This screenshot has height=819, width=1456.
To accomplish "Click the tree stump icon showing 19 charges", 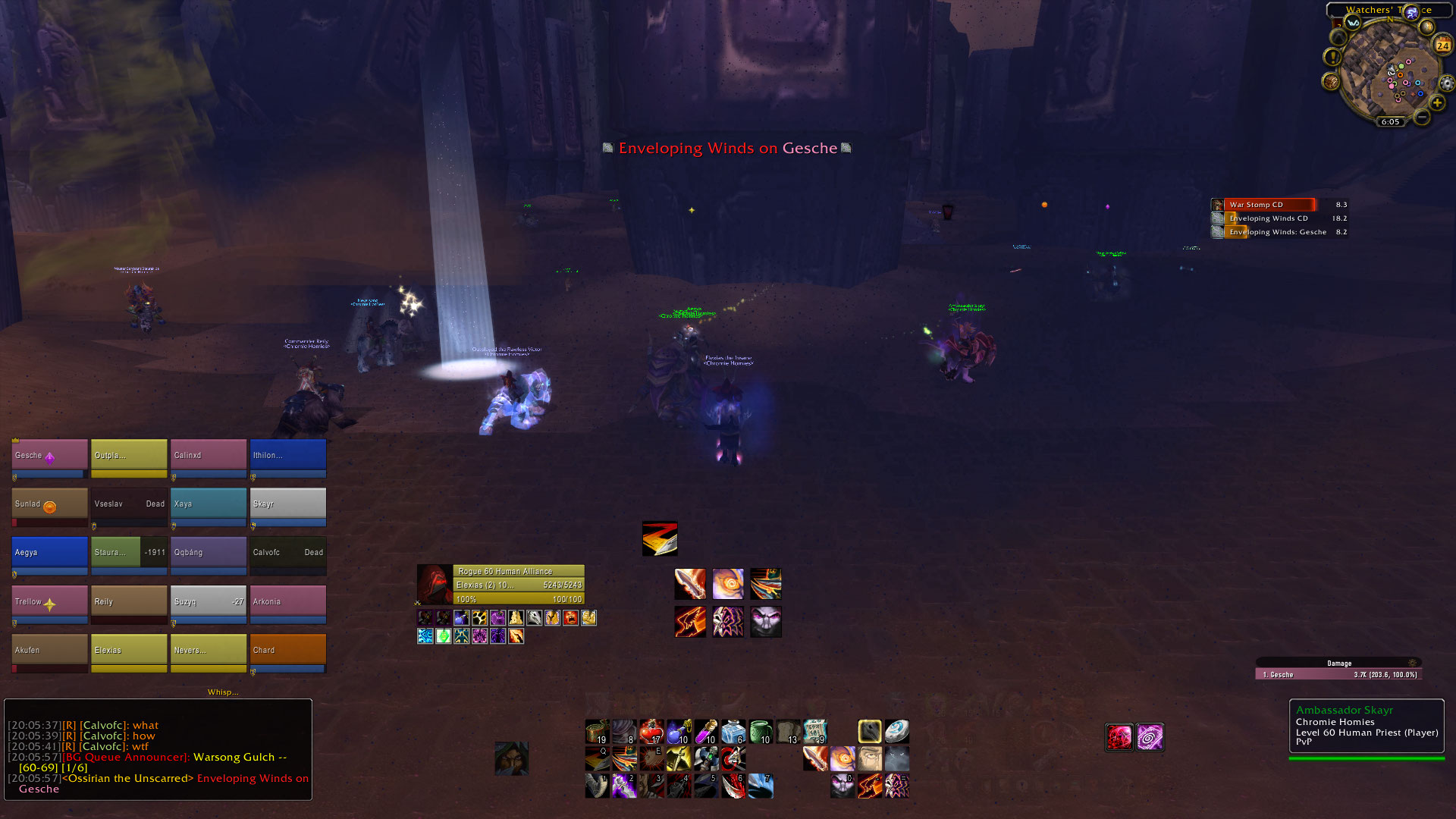I will click(598, 731).
